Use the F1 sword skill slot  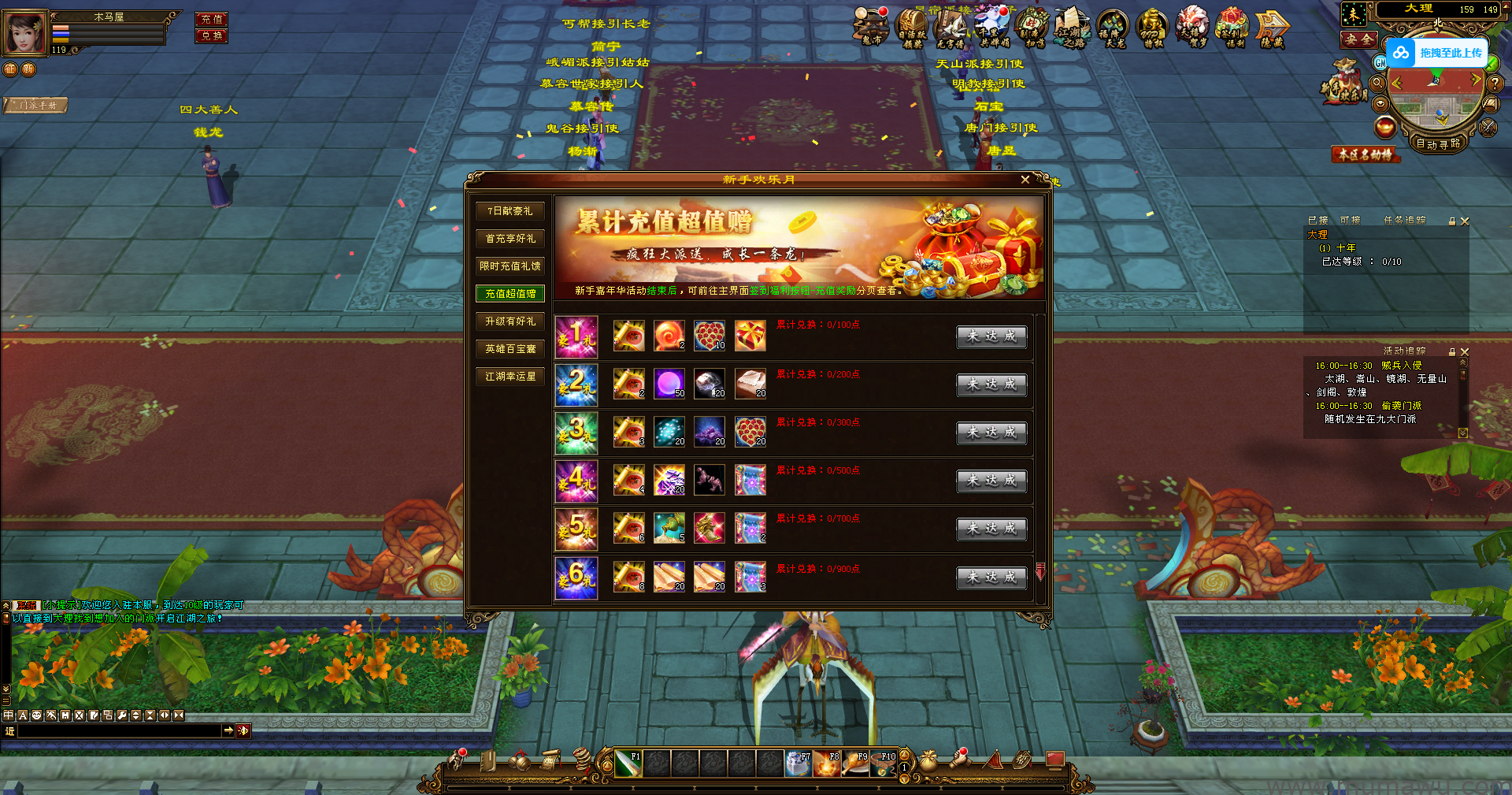coord(628,763)
